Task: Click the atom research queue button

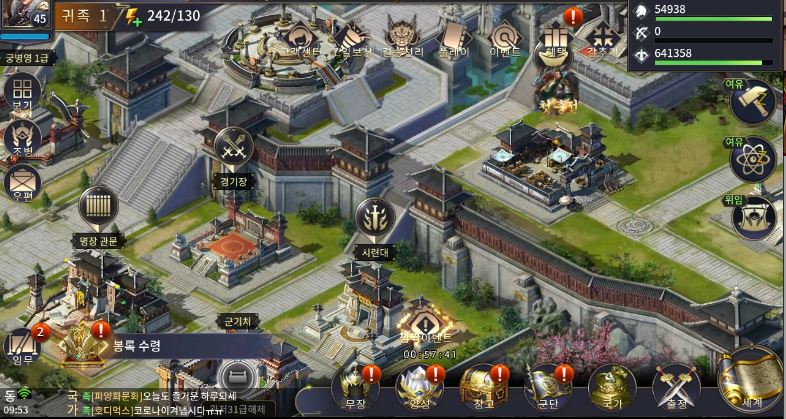Action: pyautogui.click(x=752, y=159)
